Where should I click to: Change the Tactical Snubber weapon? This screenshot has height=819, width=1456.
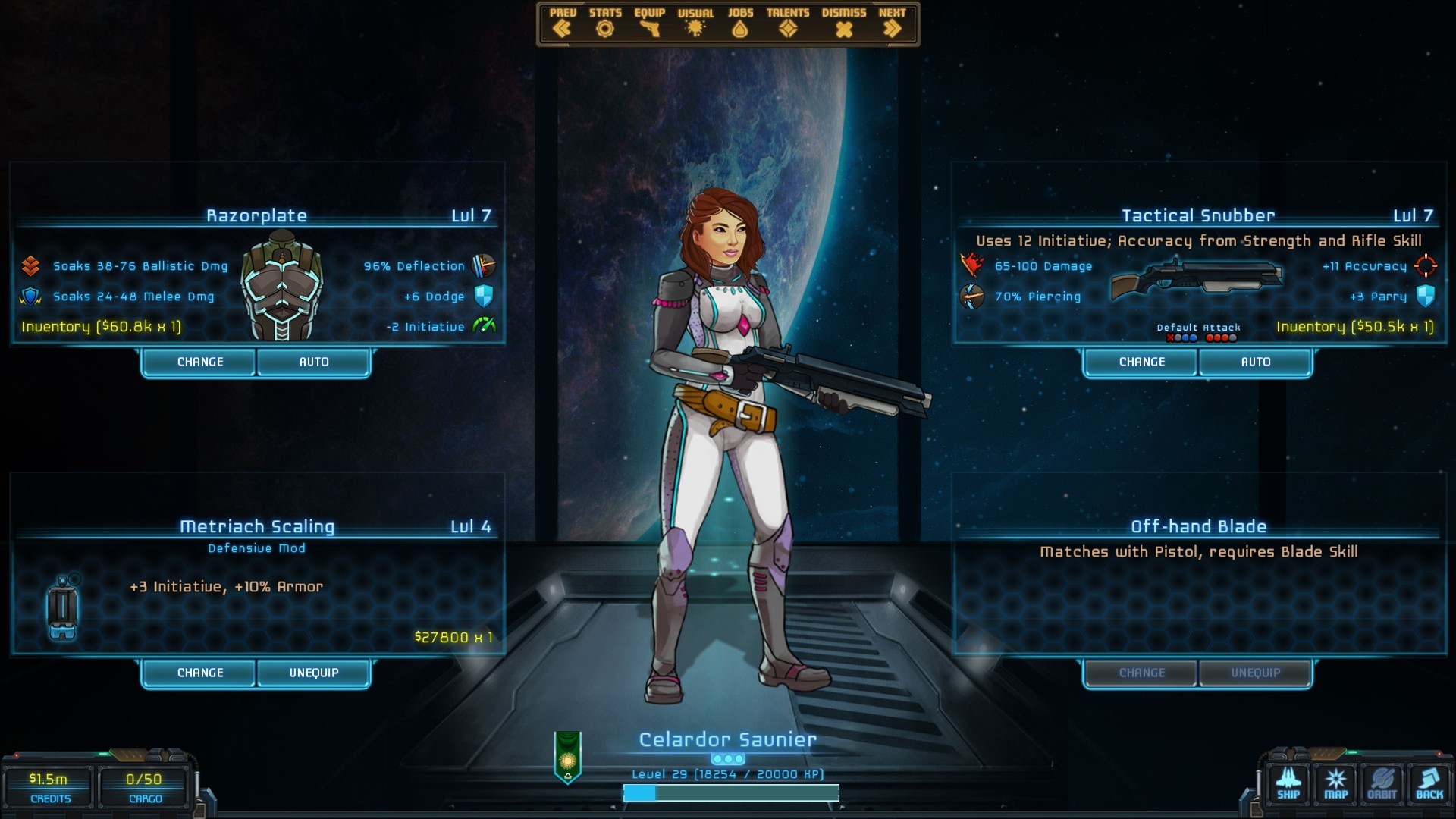point(1142,362)
